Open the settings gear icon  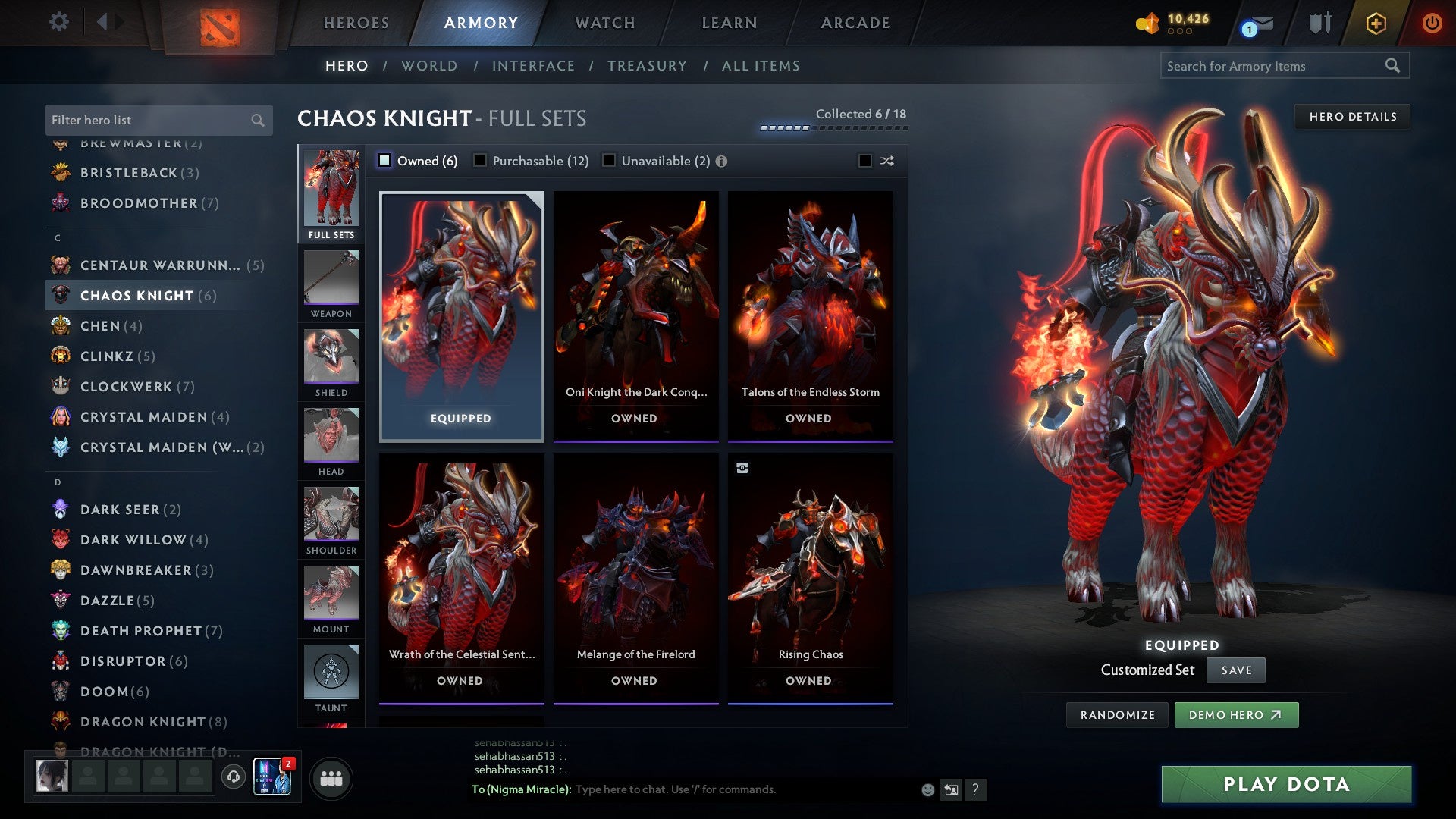(x=58, y=22)
